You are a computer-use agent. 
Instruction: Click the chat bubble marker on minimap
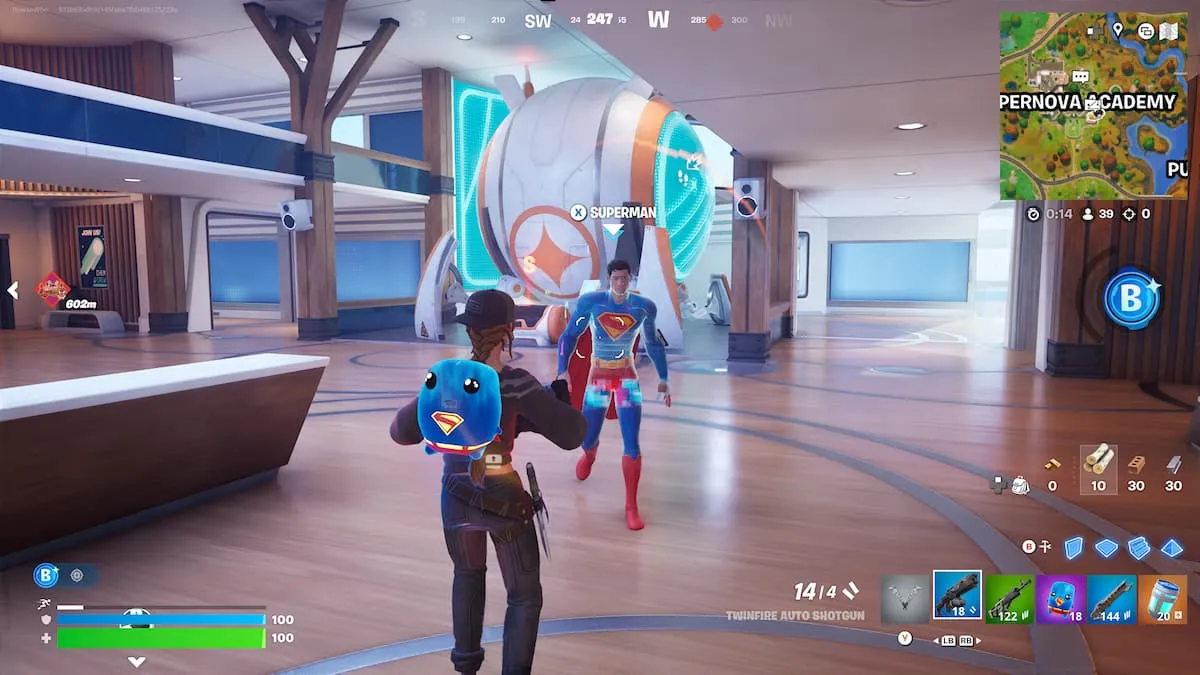[1080, 76]
